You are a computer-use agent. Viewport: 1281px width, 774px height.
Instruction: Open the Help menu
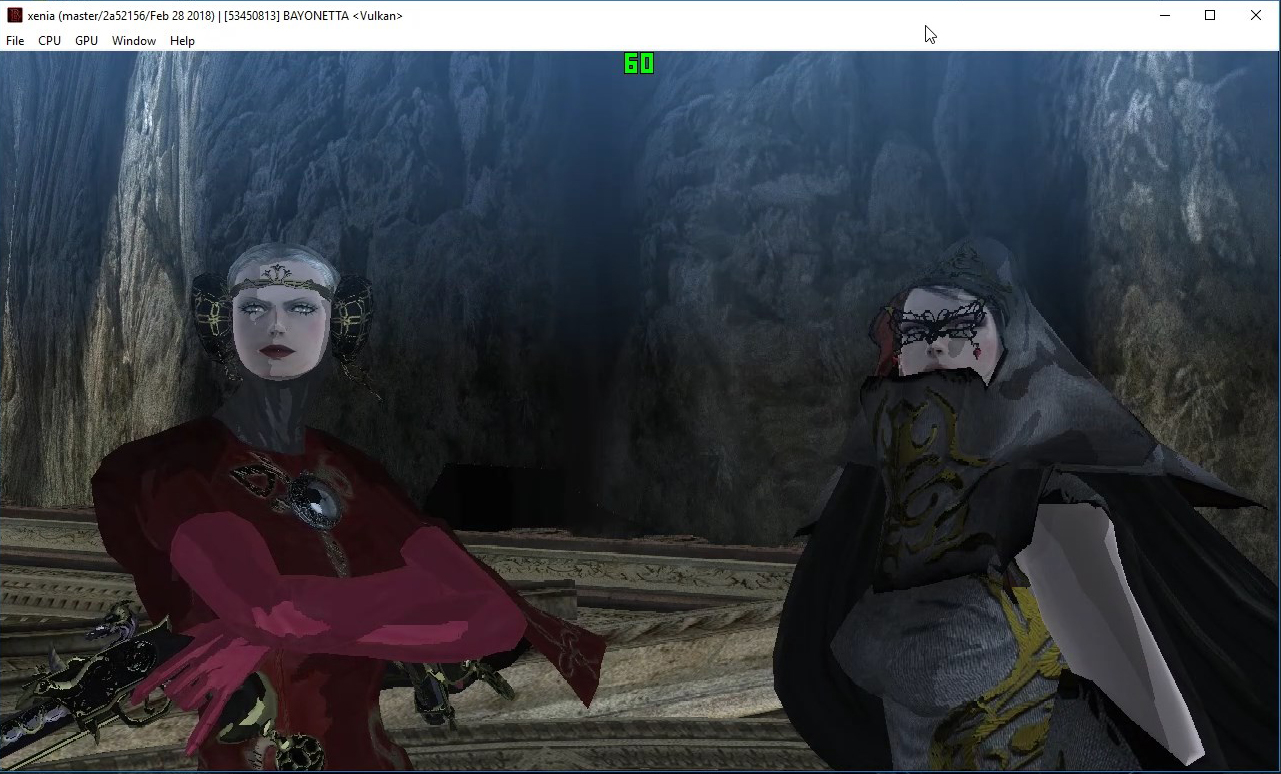point(182,40)
